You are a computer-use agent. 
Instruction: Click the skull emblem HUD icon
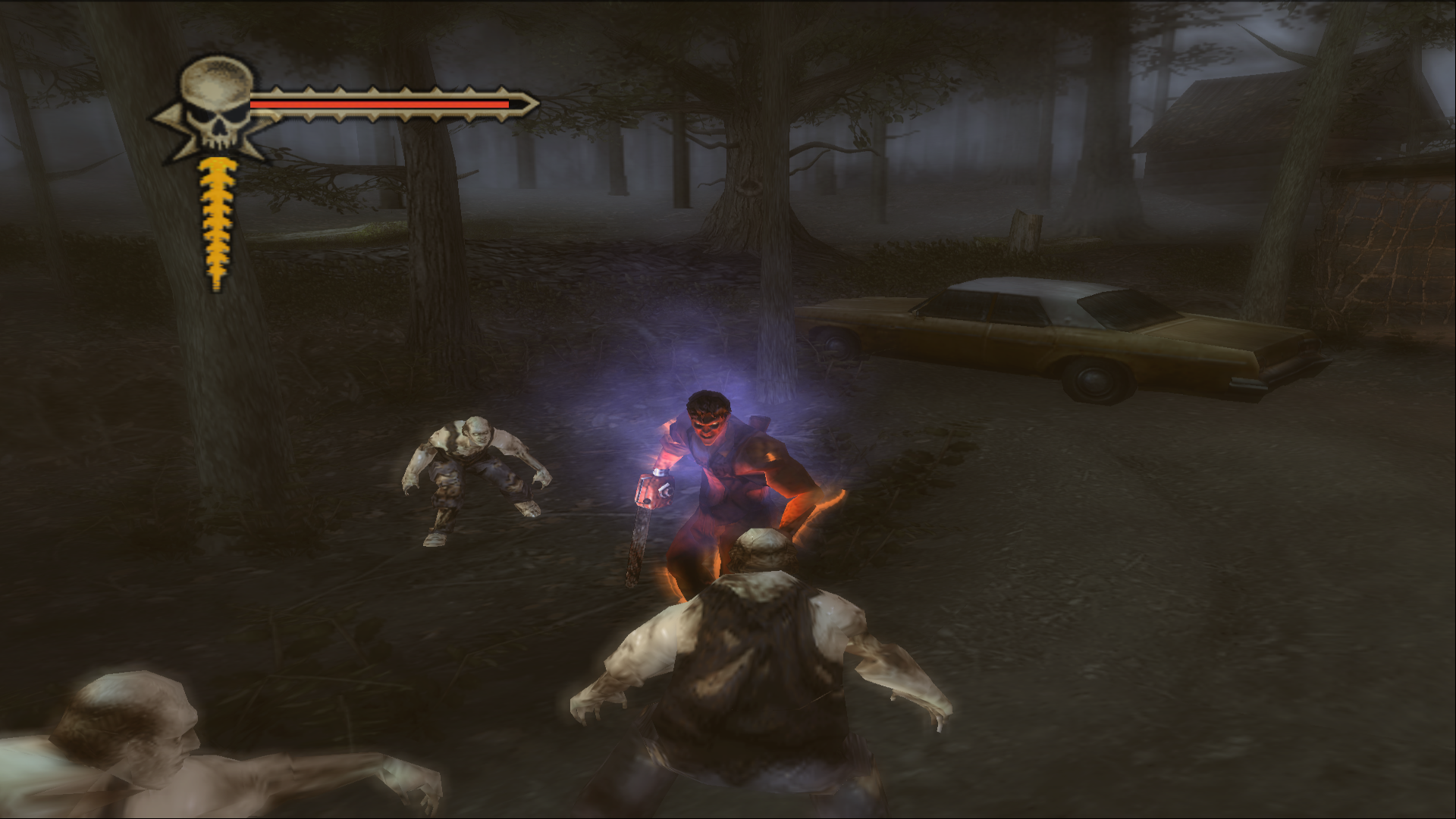(215, 106)
